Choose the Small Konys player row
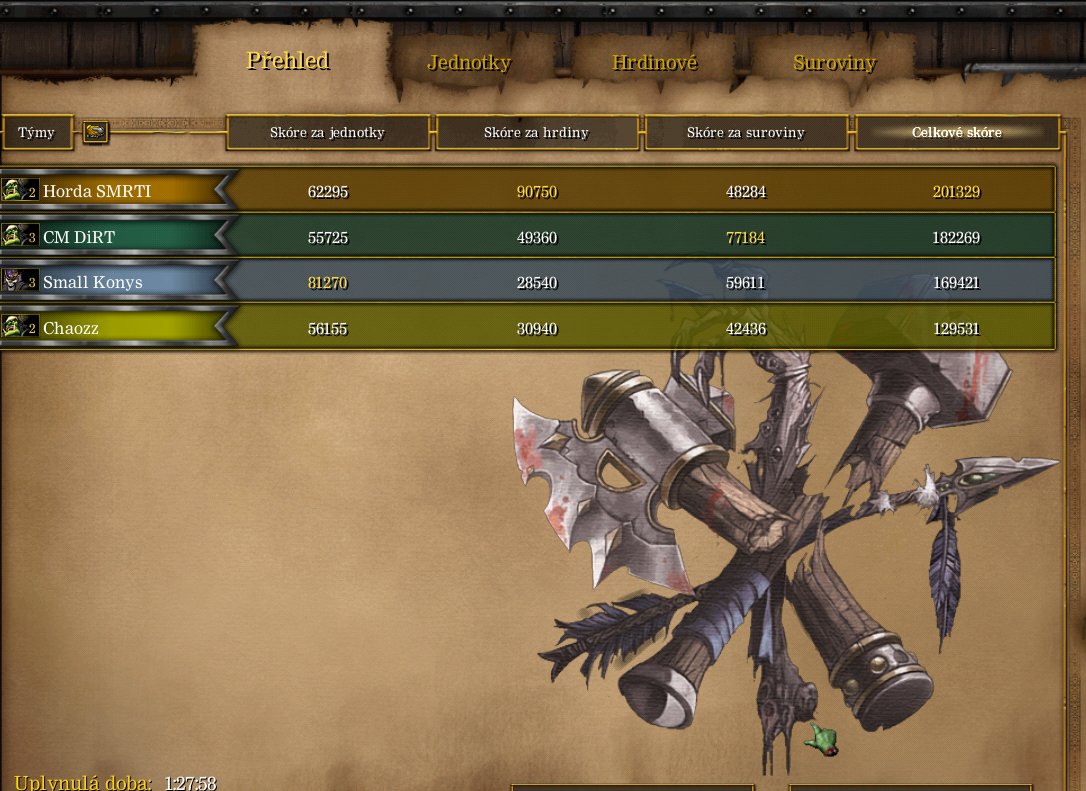The width and height of the screenshot is (1086, 791). coord(92,282)
